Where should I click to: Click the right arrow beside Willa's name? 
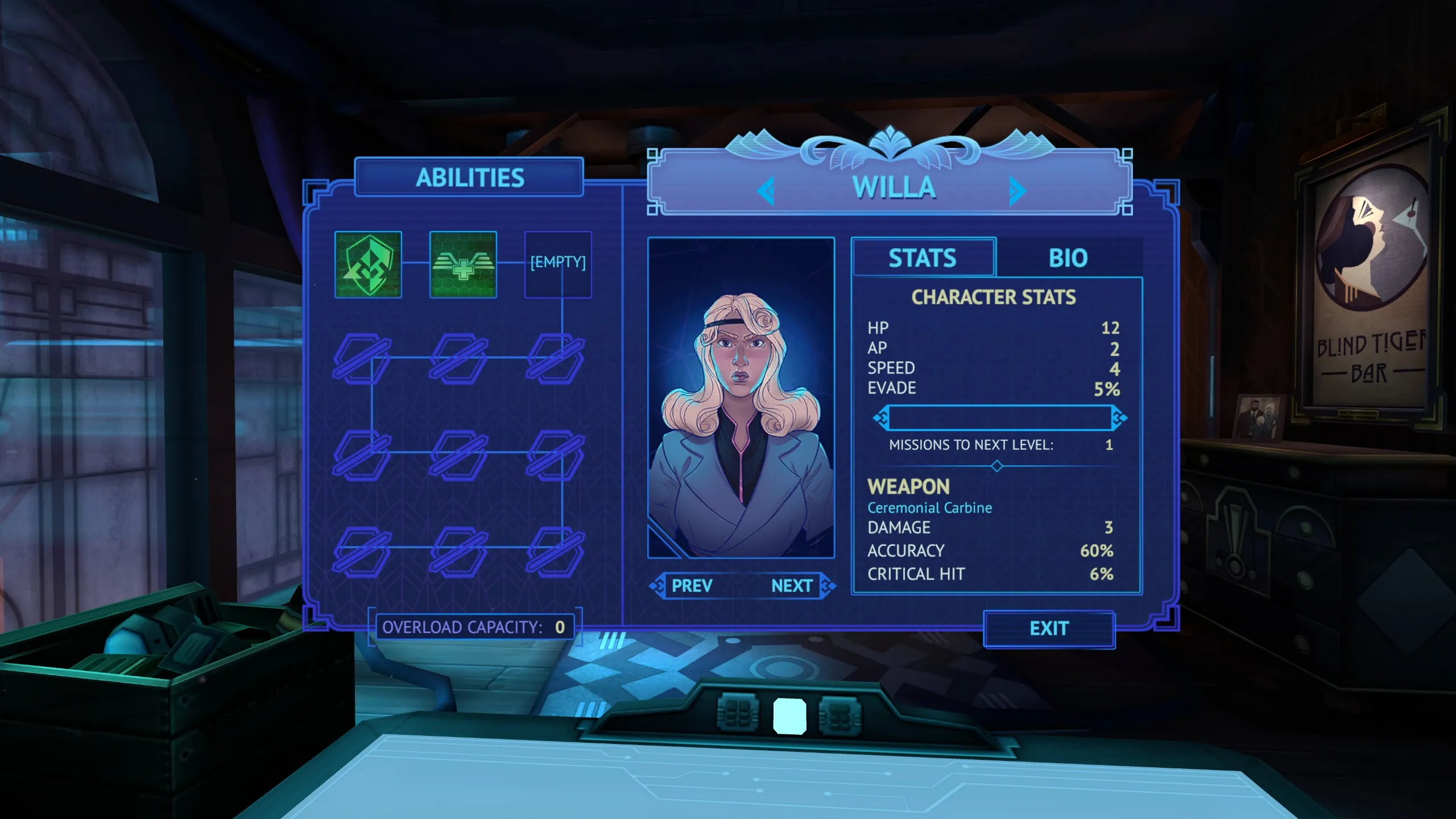point(1017,191)
